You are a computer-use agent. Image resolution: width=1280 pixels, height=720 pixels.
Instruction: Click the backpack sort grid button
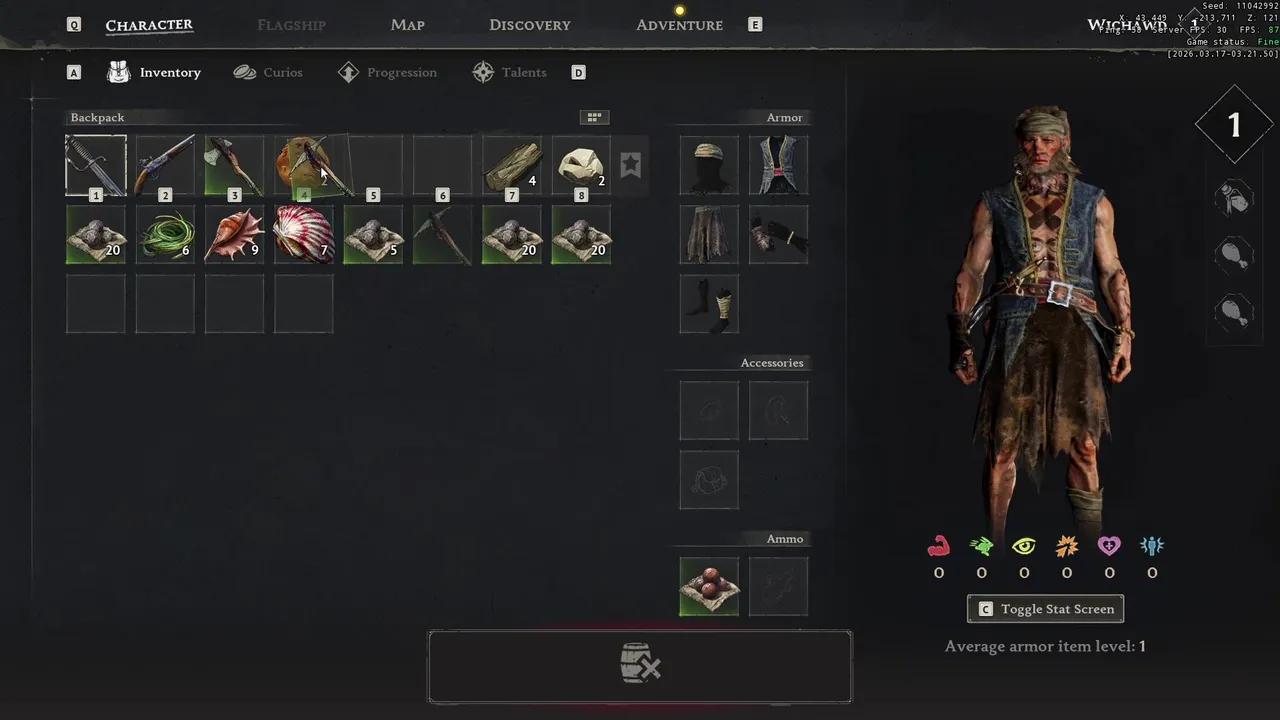(594, 117)
